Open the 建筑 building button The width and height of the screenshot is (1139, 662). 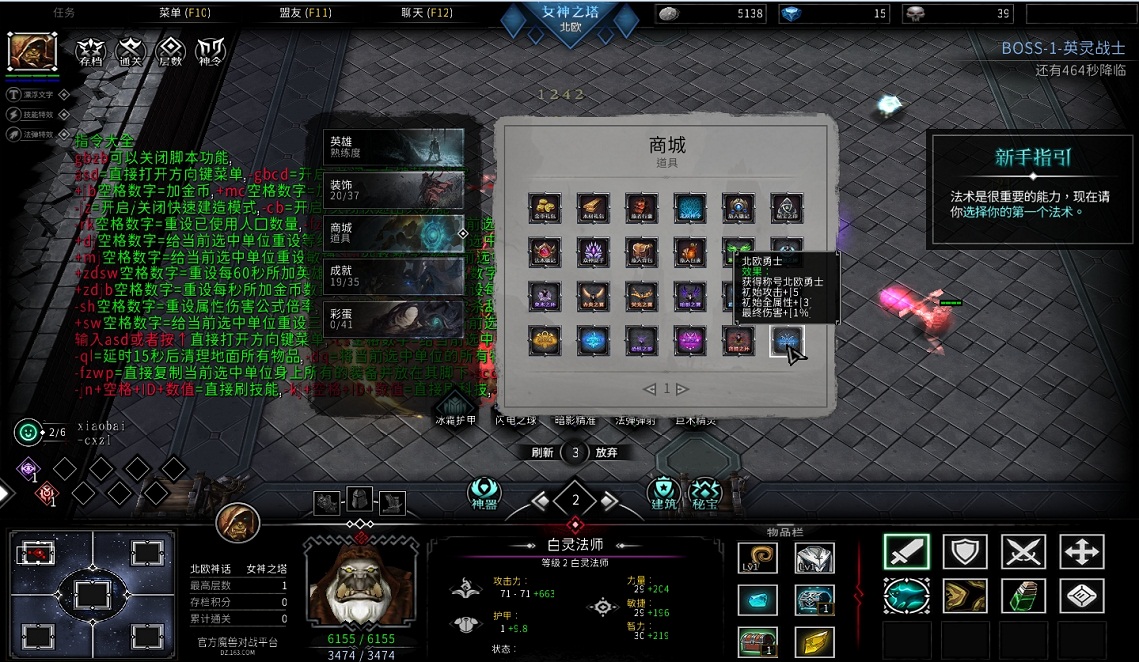[663, 493]
